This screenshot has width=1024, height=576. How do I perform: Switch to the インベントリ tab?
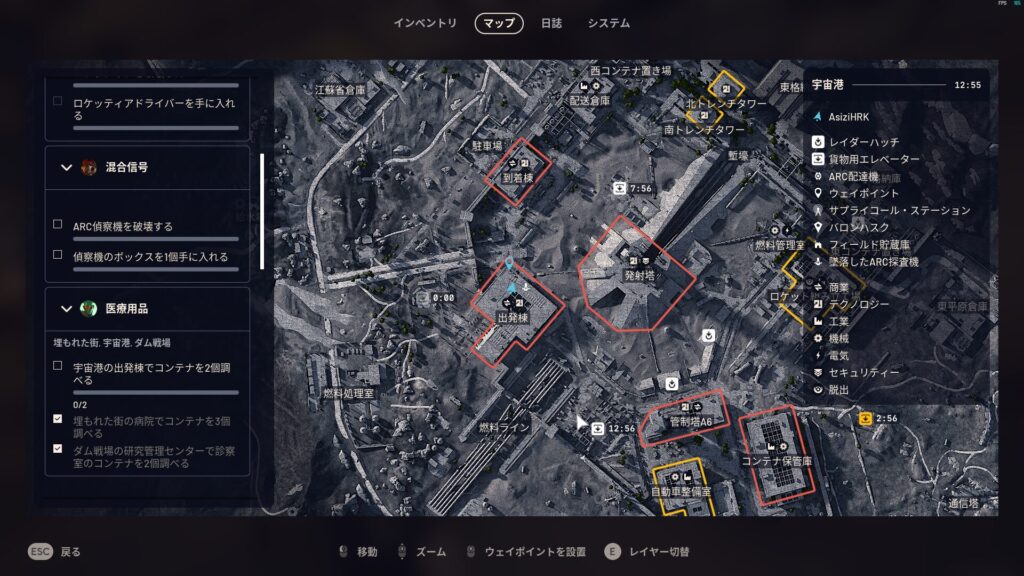coord(425,23)
